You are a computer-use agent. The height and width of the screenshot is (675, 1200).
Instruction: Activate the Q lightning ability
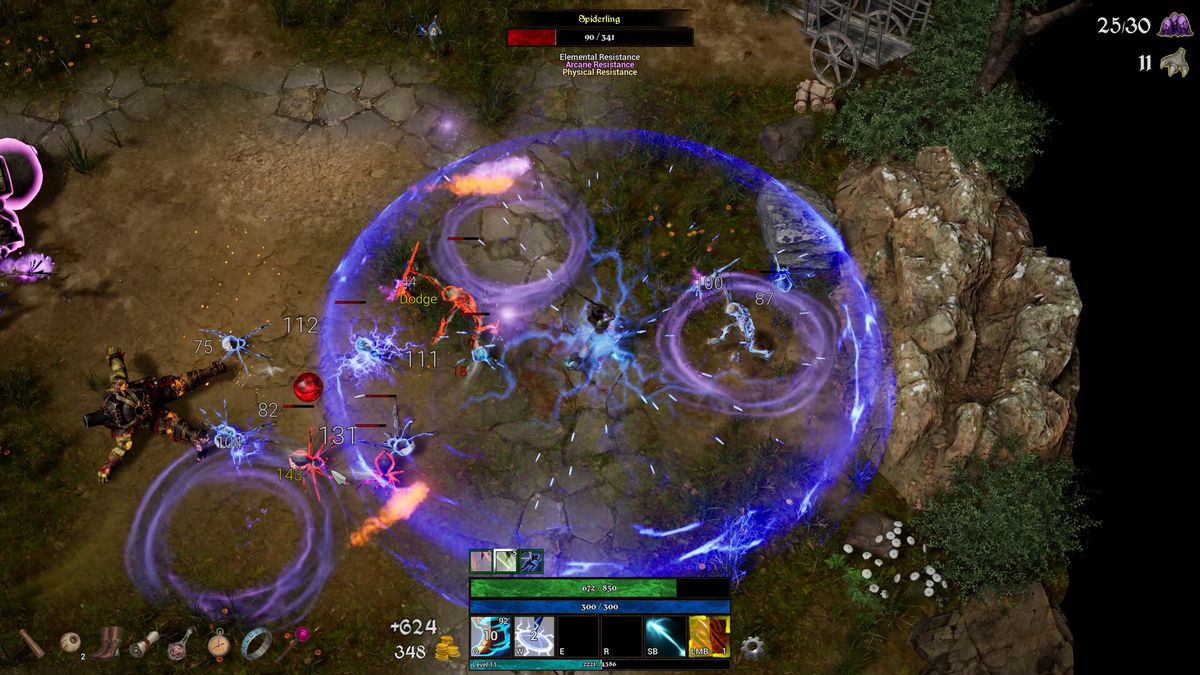[490, 637]
